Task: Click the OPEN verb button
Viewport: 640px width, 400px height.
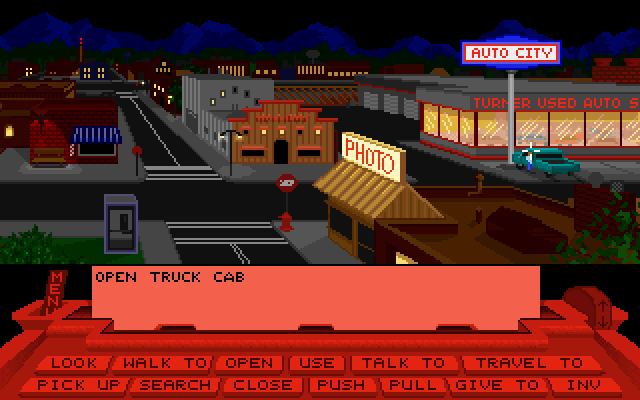Action: coord(249,363)
